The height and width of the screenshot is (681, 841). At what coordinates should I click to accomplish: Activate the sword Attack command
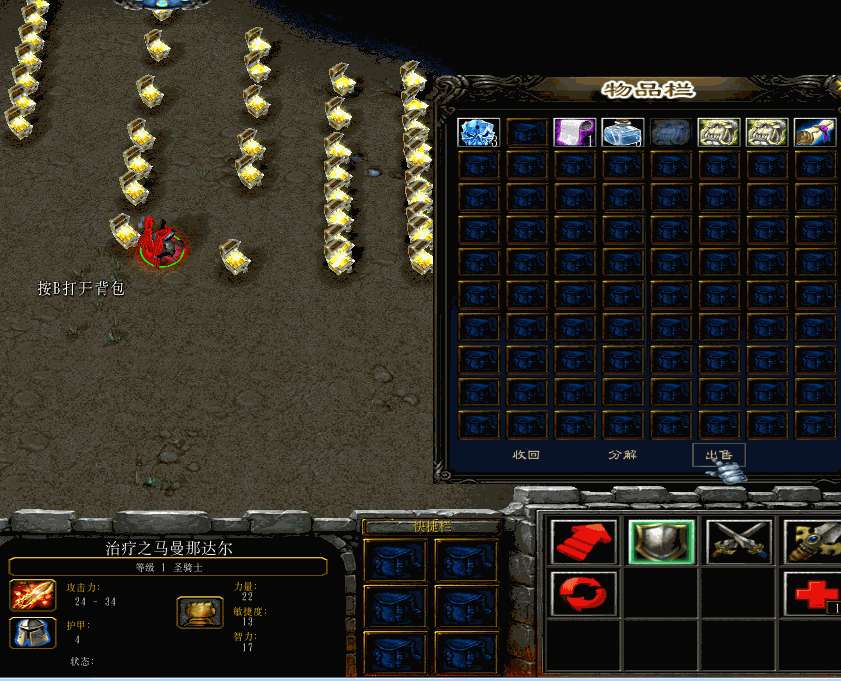pyautogui.click(x=812, y=542)
